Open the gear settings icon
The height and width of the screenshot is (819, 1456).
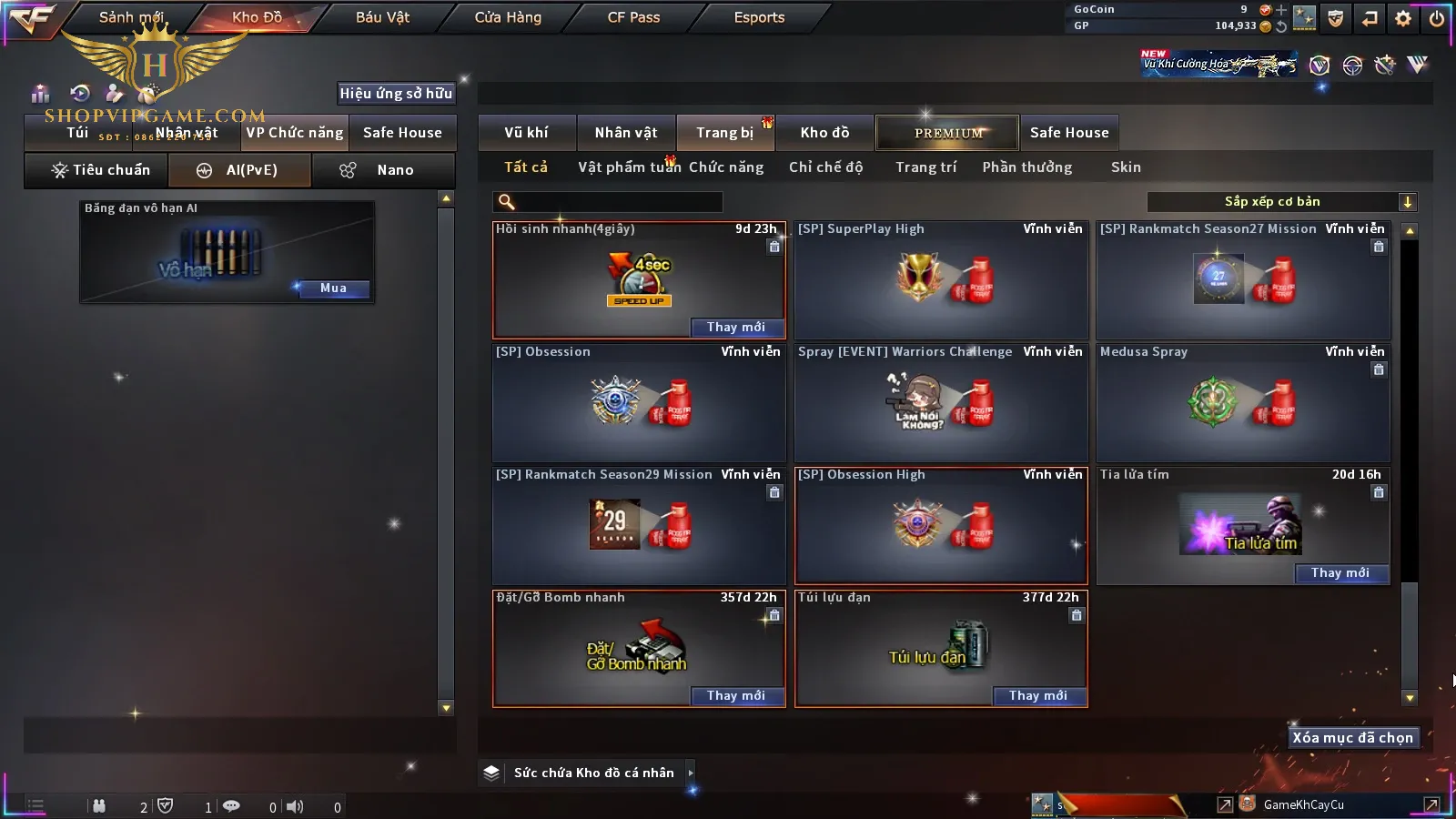[x=1403, y=18]
